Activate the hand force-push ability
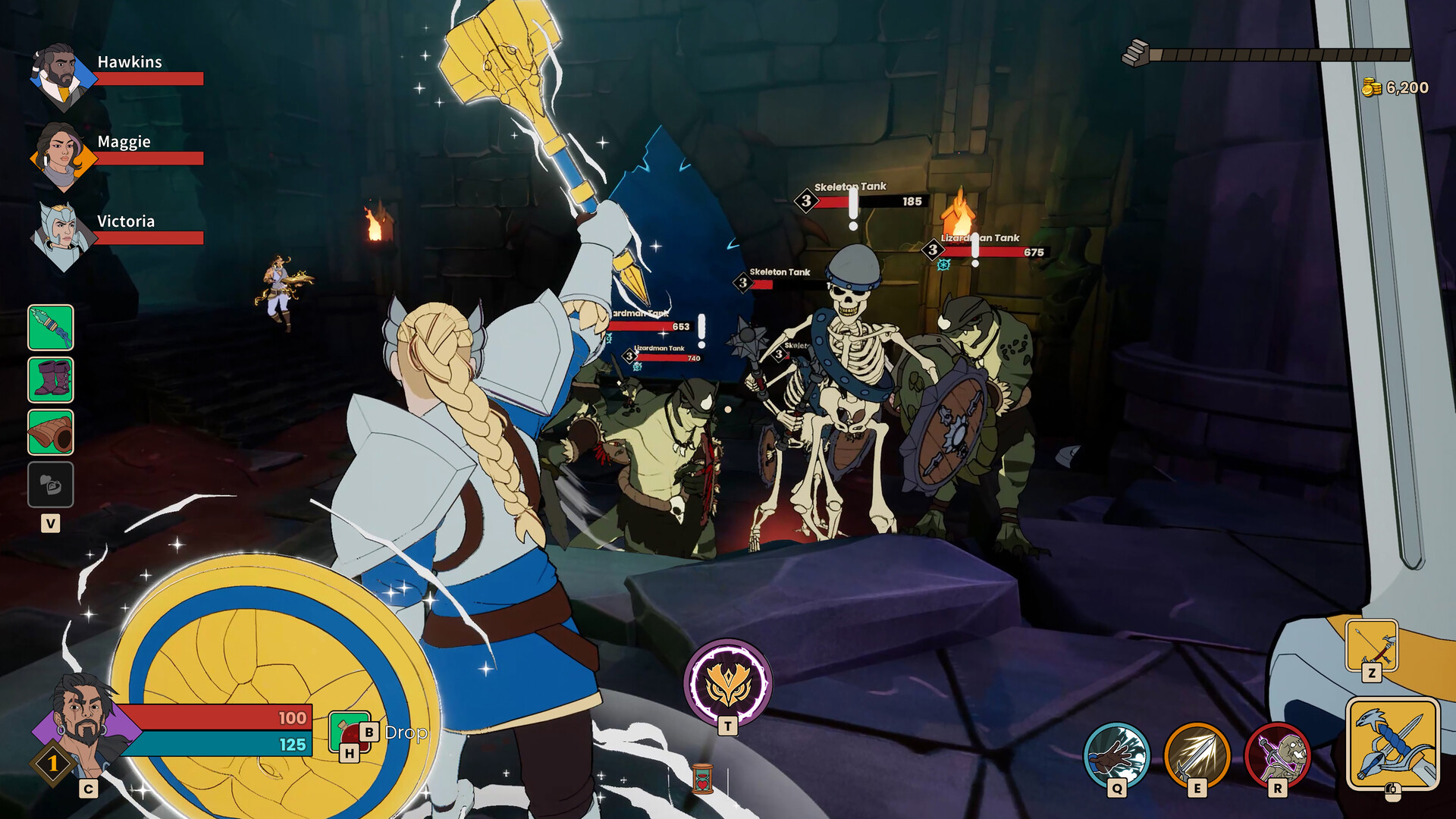 pos(1116,755)
